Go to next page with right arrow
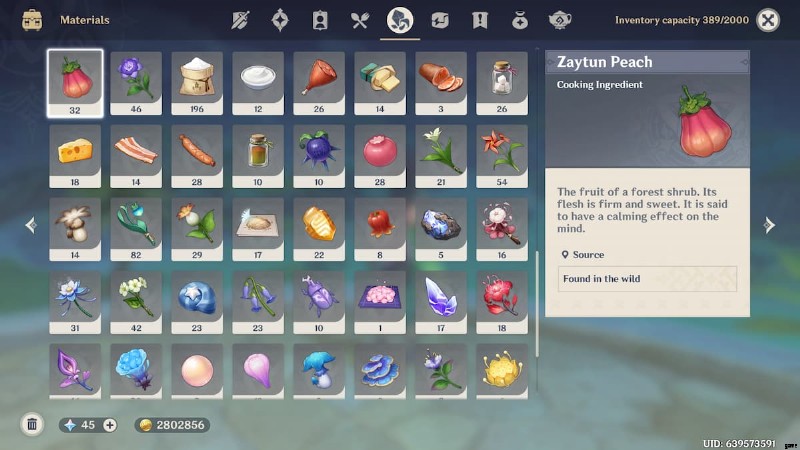This screenshot has width=800, height=450. [x=769, y=225]
